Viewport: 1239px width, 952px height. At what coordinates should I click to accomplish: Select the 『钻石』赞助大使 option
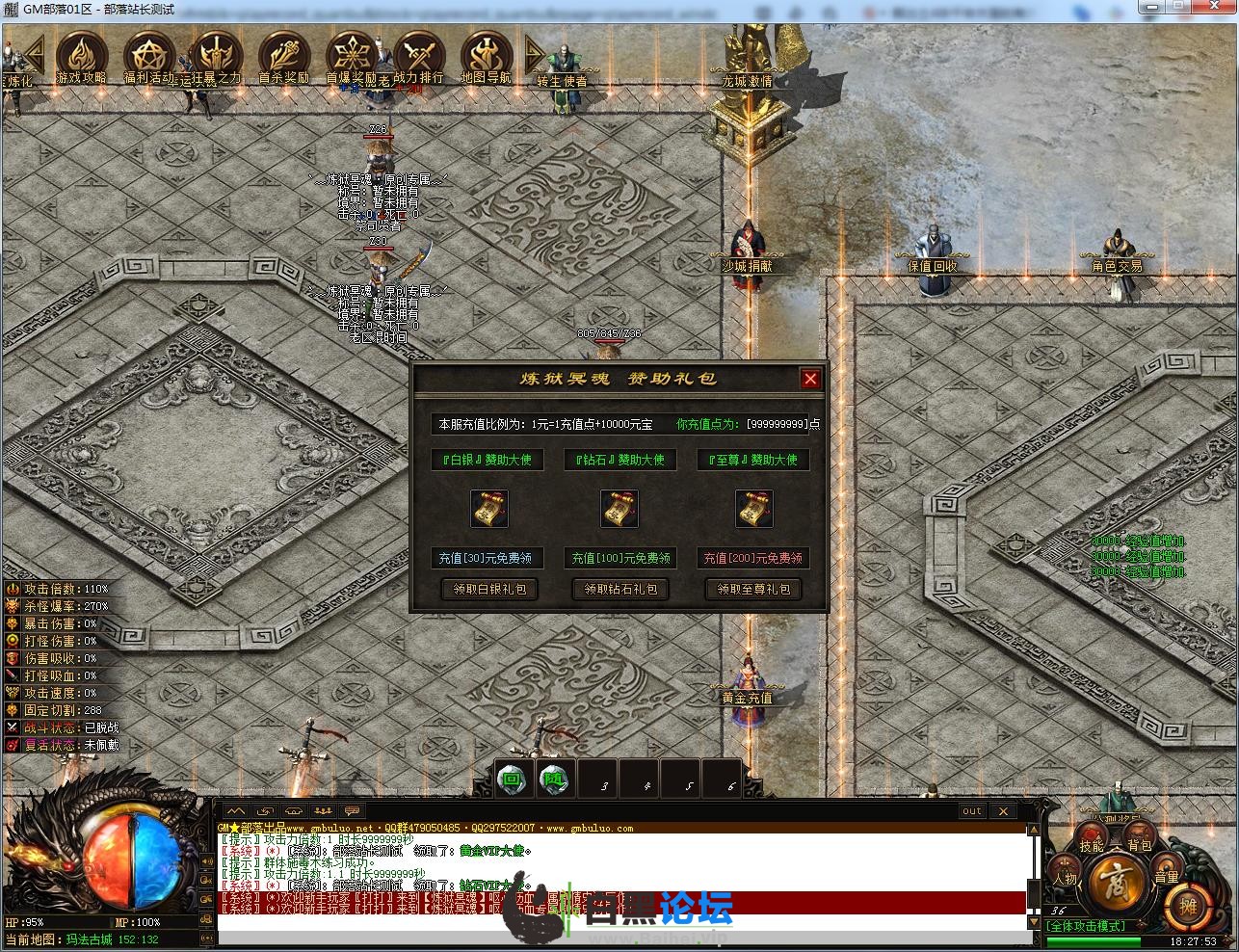pos(620,460)
